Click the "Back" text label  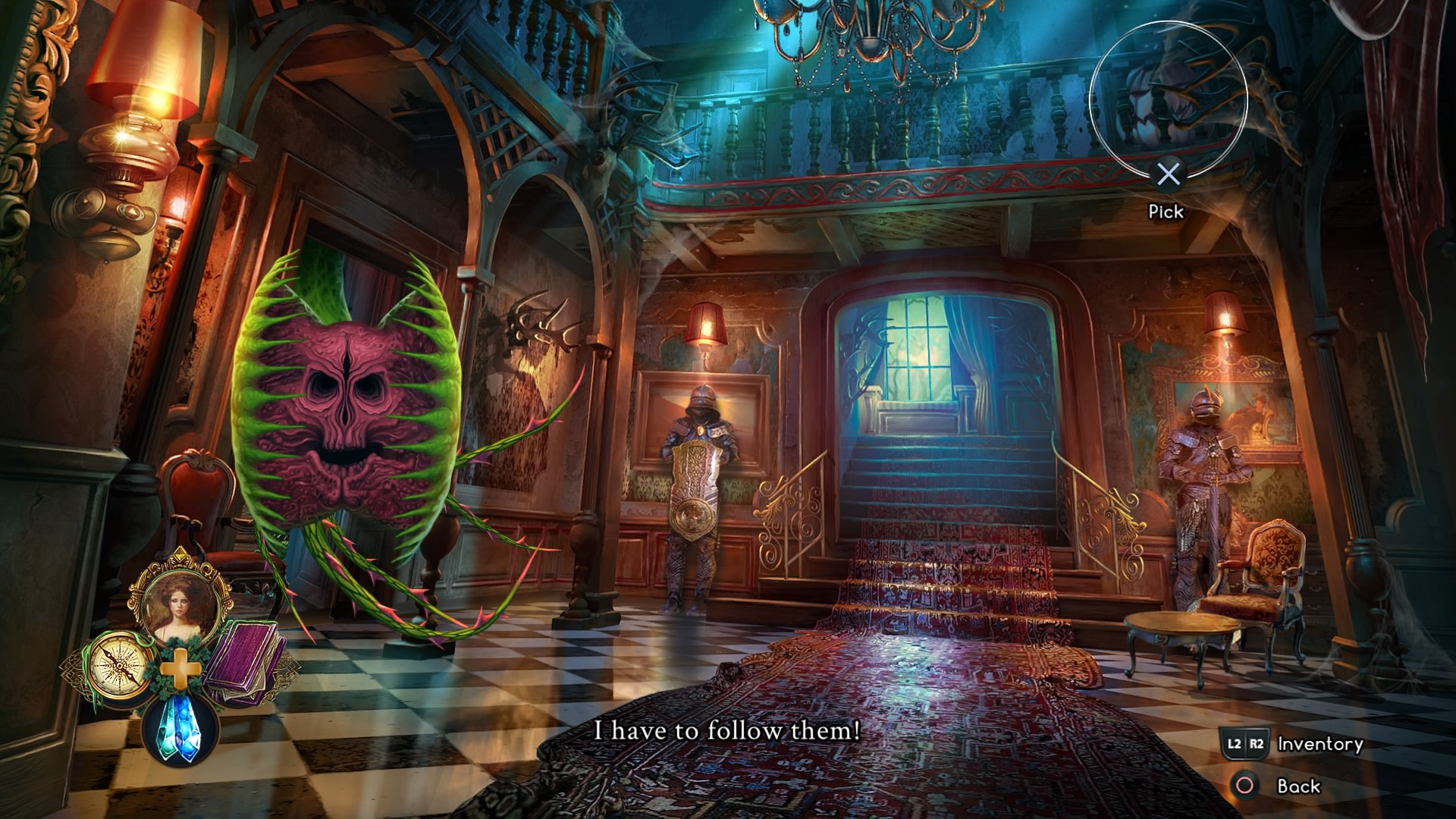coord(1300,786)
